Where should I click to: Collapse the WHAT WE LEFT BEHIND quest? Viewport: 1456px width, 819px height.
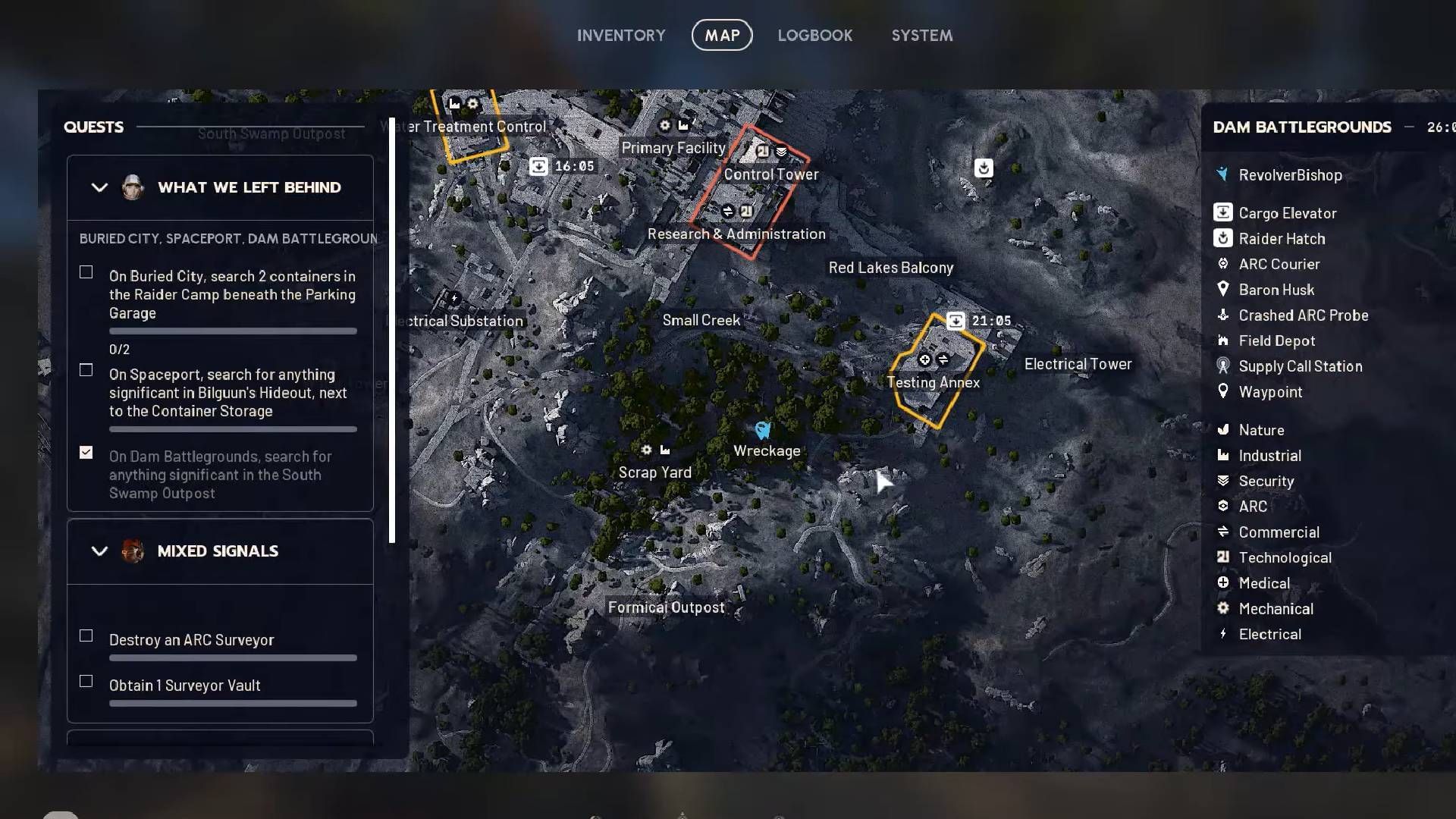click(99, 187)
